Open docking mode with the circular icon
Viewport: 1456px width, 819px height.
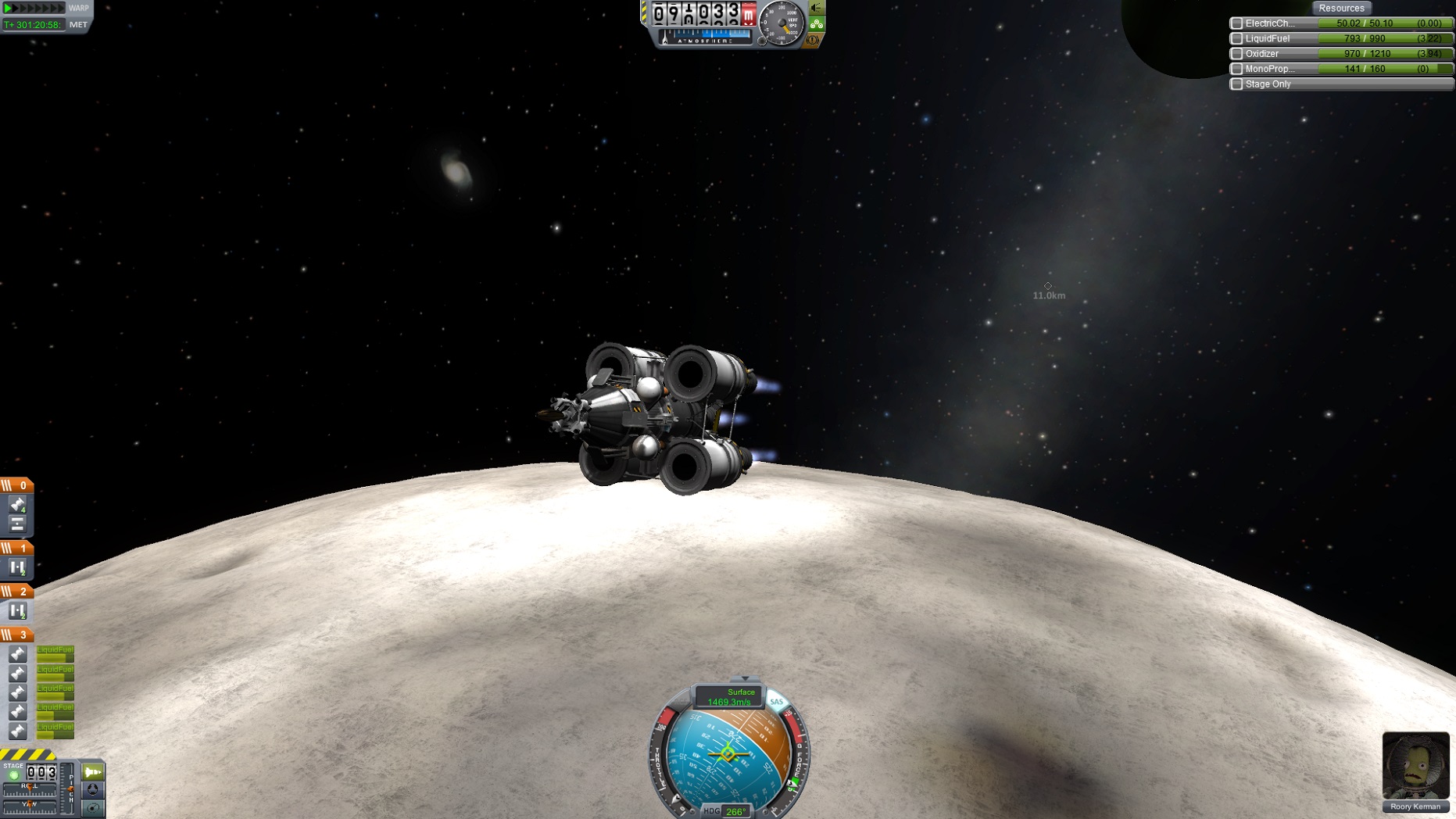(93, 790)
